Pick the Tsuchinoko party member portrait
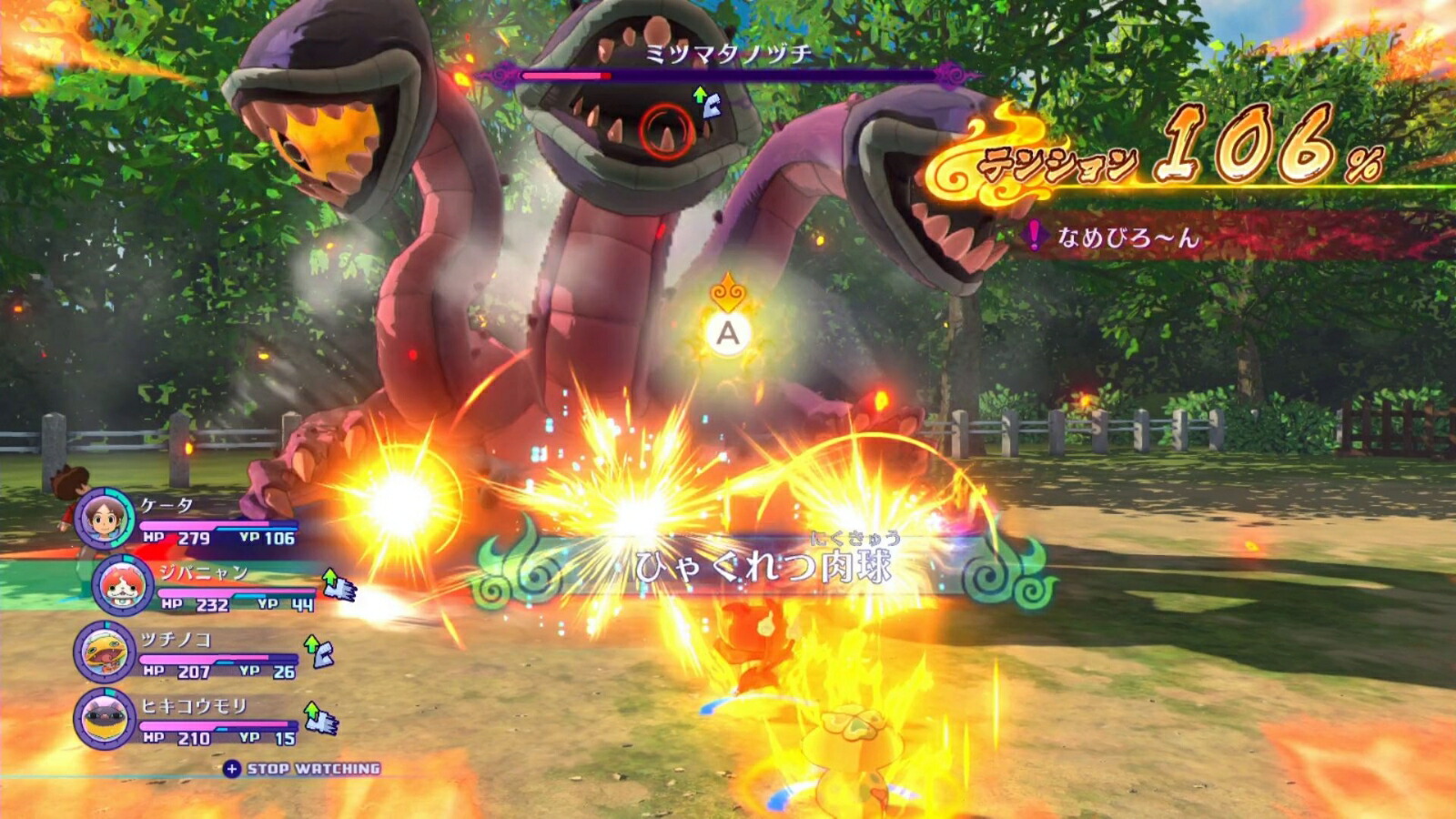The width and height of the screenshot is (1456, 819). 105,652
